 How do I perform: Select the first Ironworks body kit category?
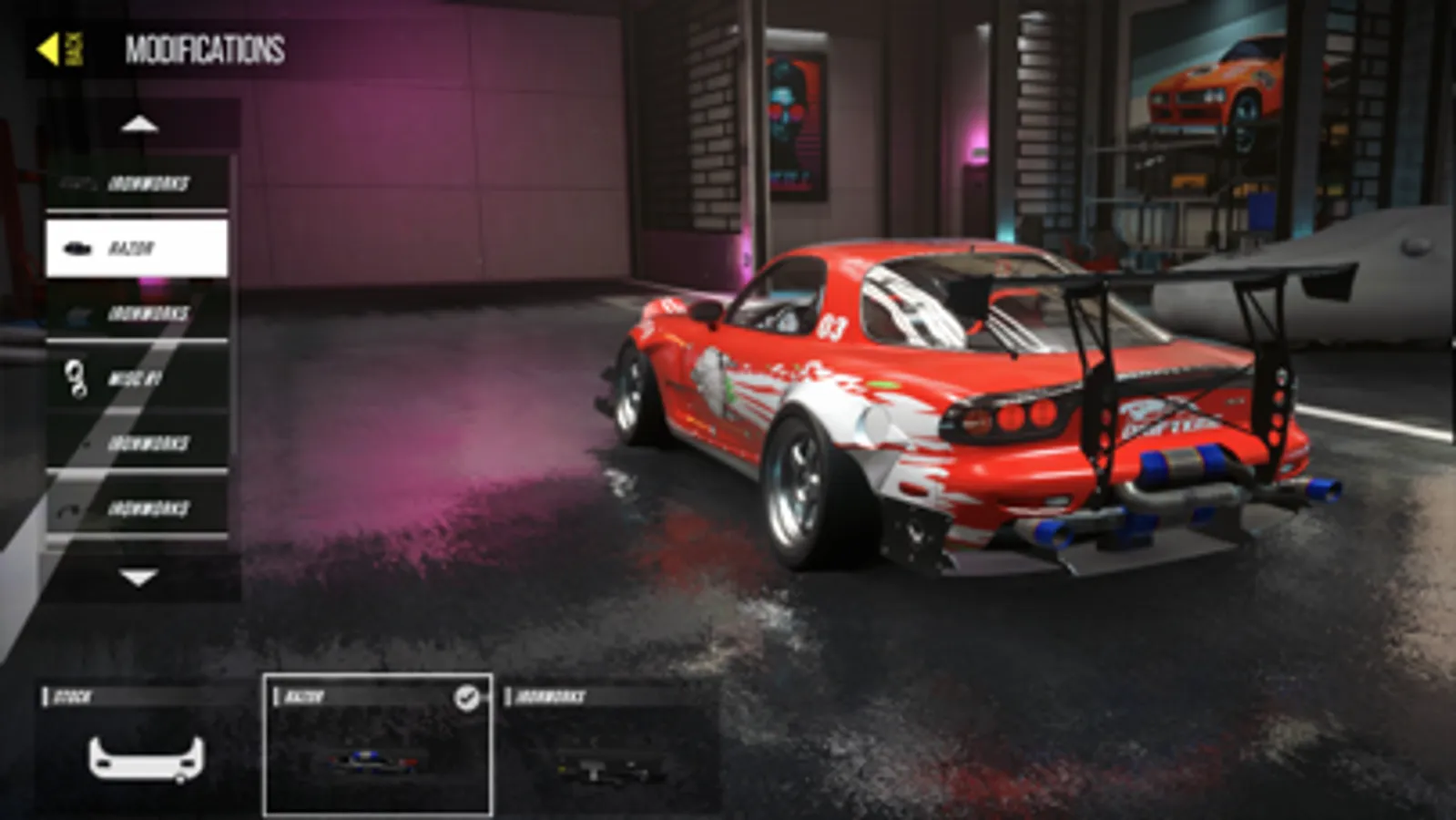click(137, 182)
